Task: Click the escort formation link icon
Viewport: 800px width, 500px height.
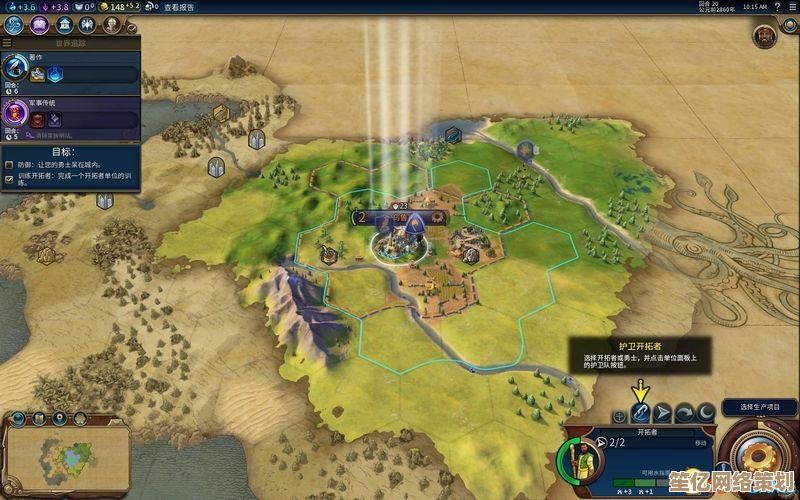Action: coord(640,412)
